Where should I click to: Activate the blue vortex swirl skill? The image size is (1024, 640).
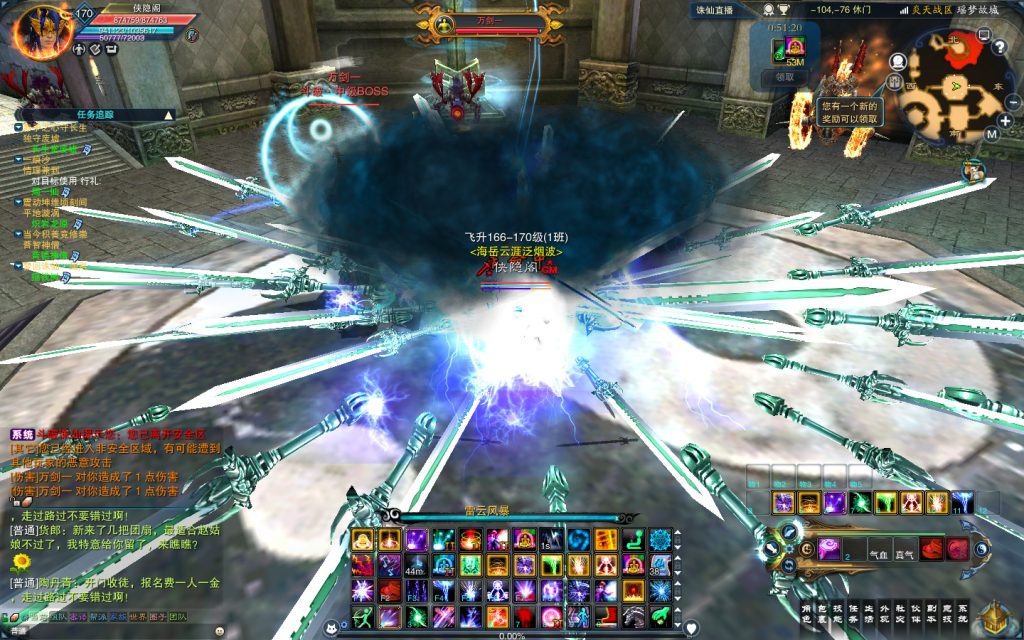(577, 540)
